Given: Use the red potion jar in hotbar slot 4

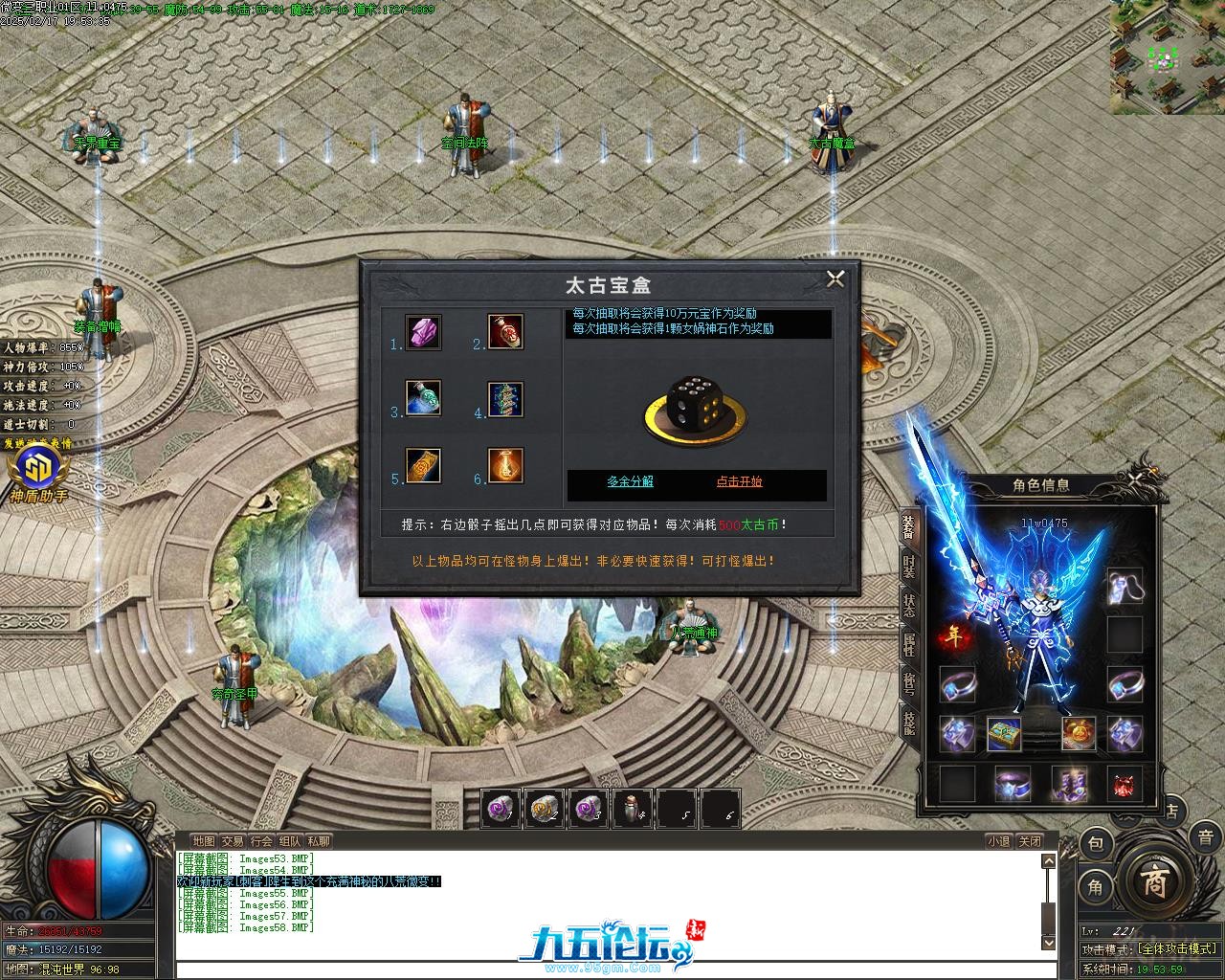Looking at the screenshot, I should tap(633, 809).
